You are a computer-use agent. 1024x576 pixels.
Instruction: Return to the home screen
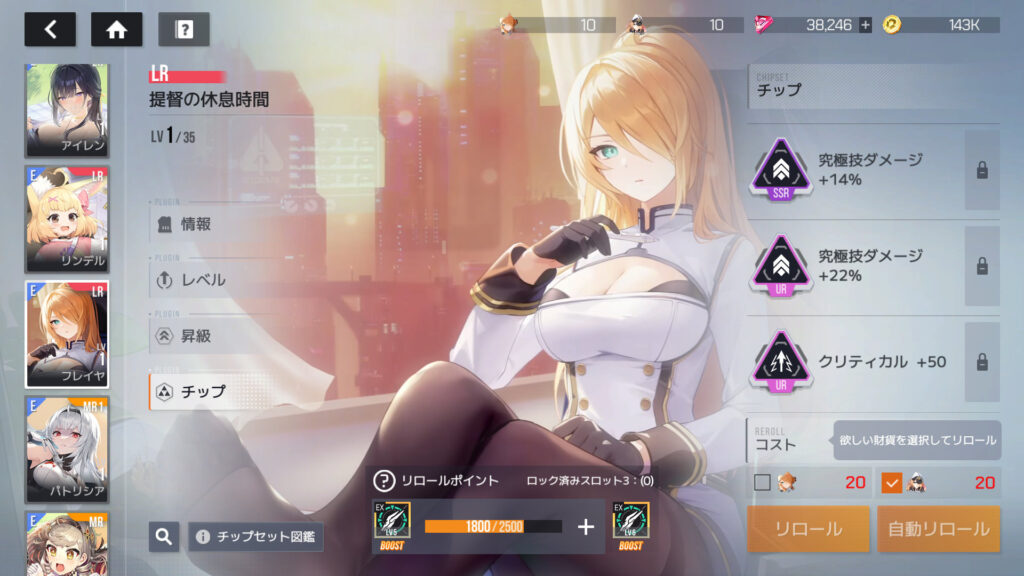click(117, 29)
